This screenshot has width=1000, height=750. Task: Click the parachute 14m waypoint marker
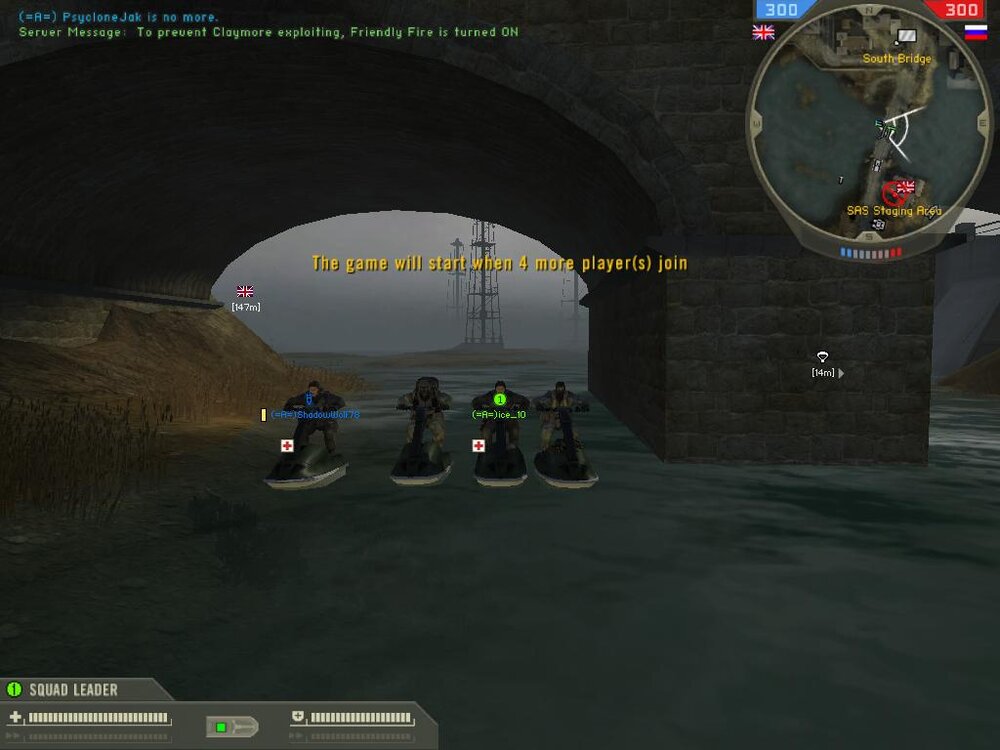822,356
